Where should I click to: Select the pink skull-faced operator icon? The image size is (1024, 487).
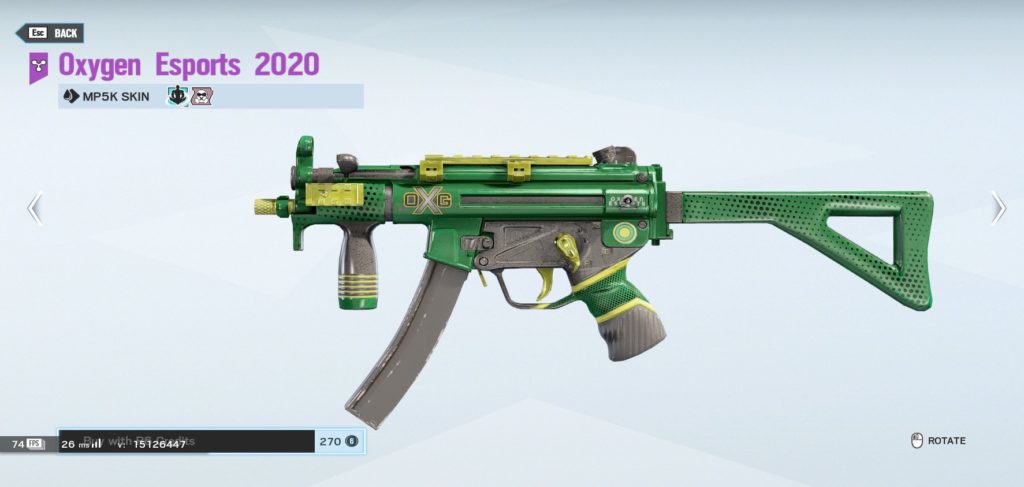click(199, 96)
